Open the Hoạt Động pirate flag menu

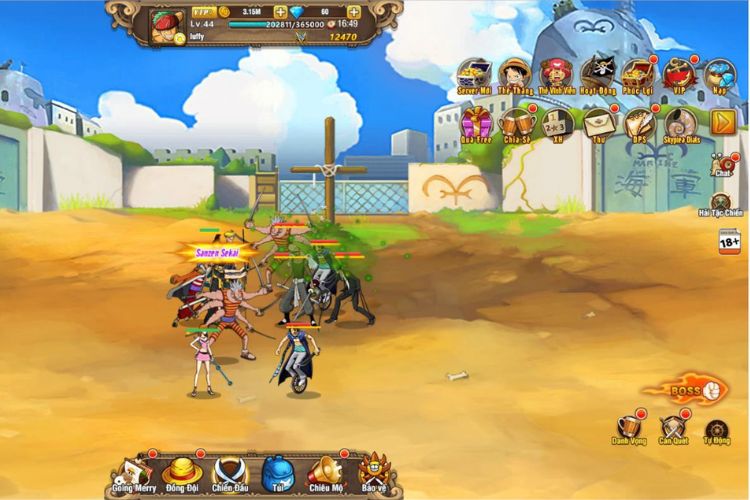click(598, 74)
